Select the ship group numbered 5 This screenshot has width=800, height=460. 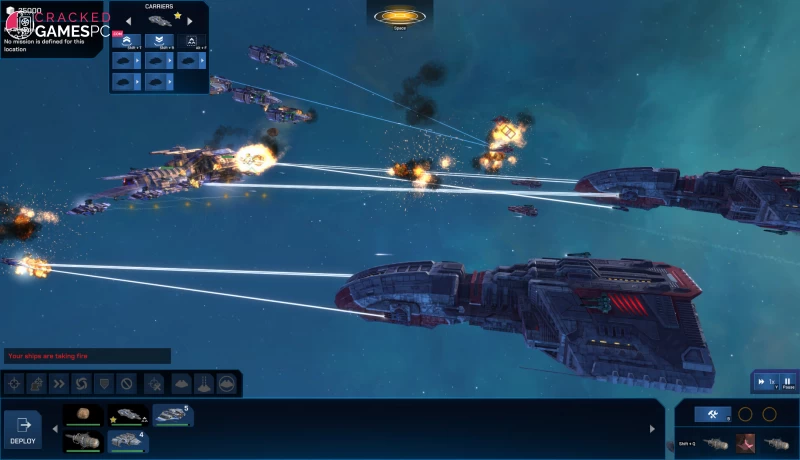pyautogui.click(x=172, y=415)
